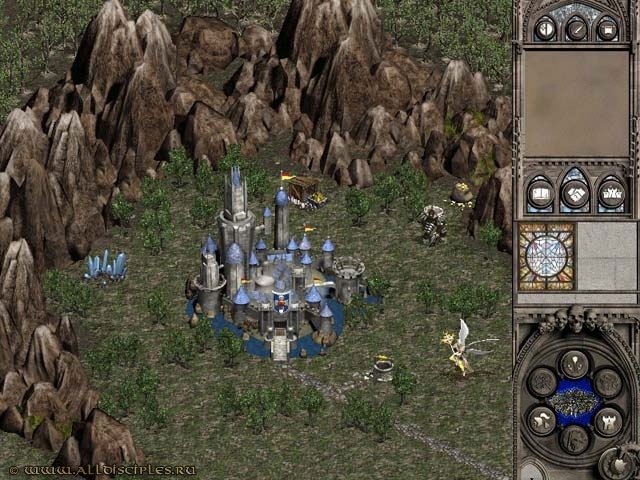Image resolution: width=640 pixels, height=480 pixels.
Task: Select the sword icon button in the top arch
Action: [x=576, y=28]
